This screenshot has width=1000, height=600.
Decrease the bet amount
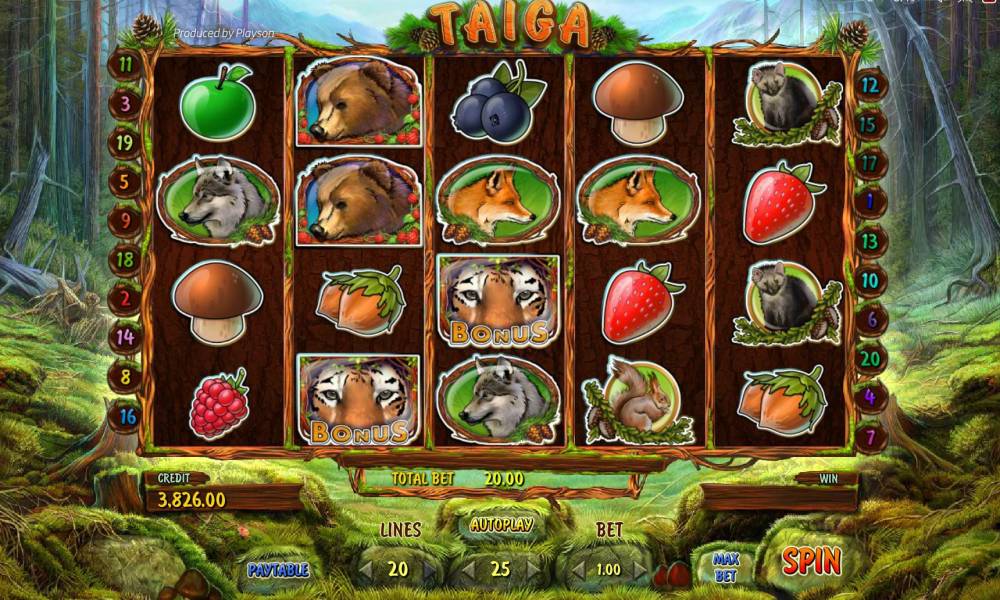[x=576, y=570]
